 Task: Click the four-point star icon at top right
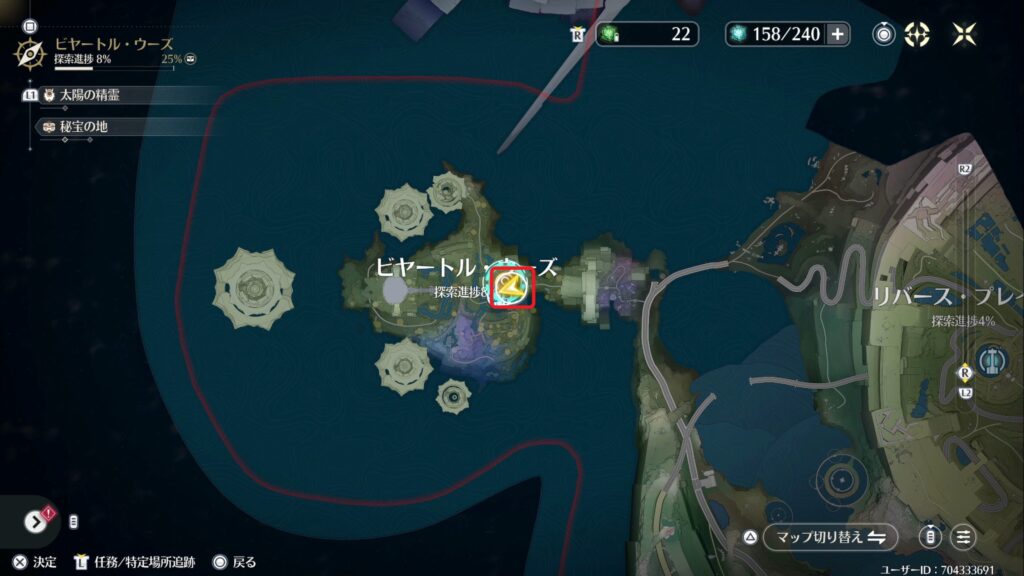964,34
